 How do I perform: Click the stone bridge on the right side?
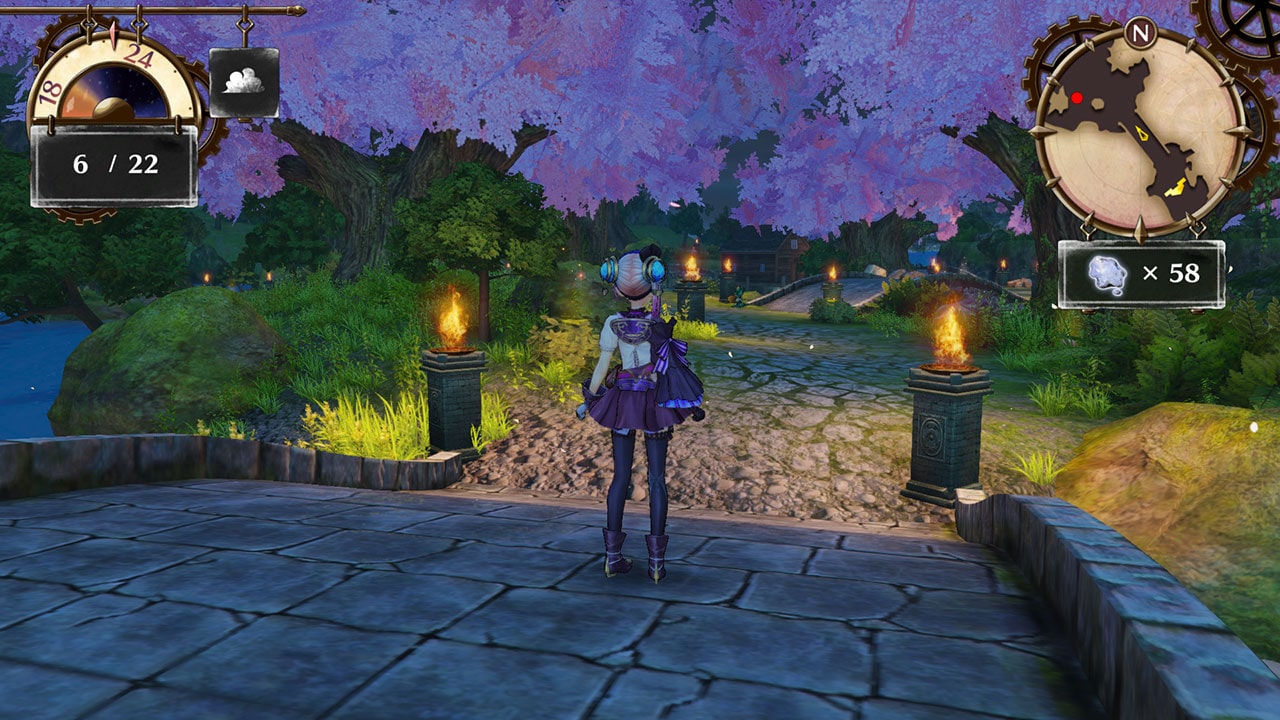pos(865,290)
